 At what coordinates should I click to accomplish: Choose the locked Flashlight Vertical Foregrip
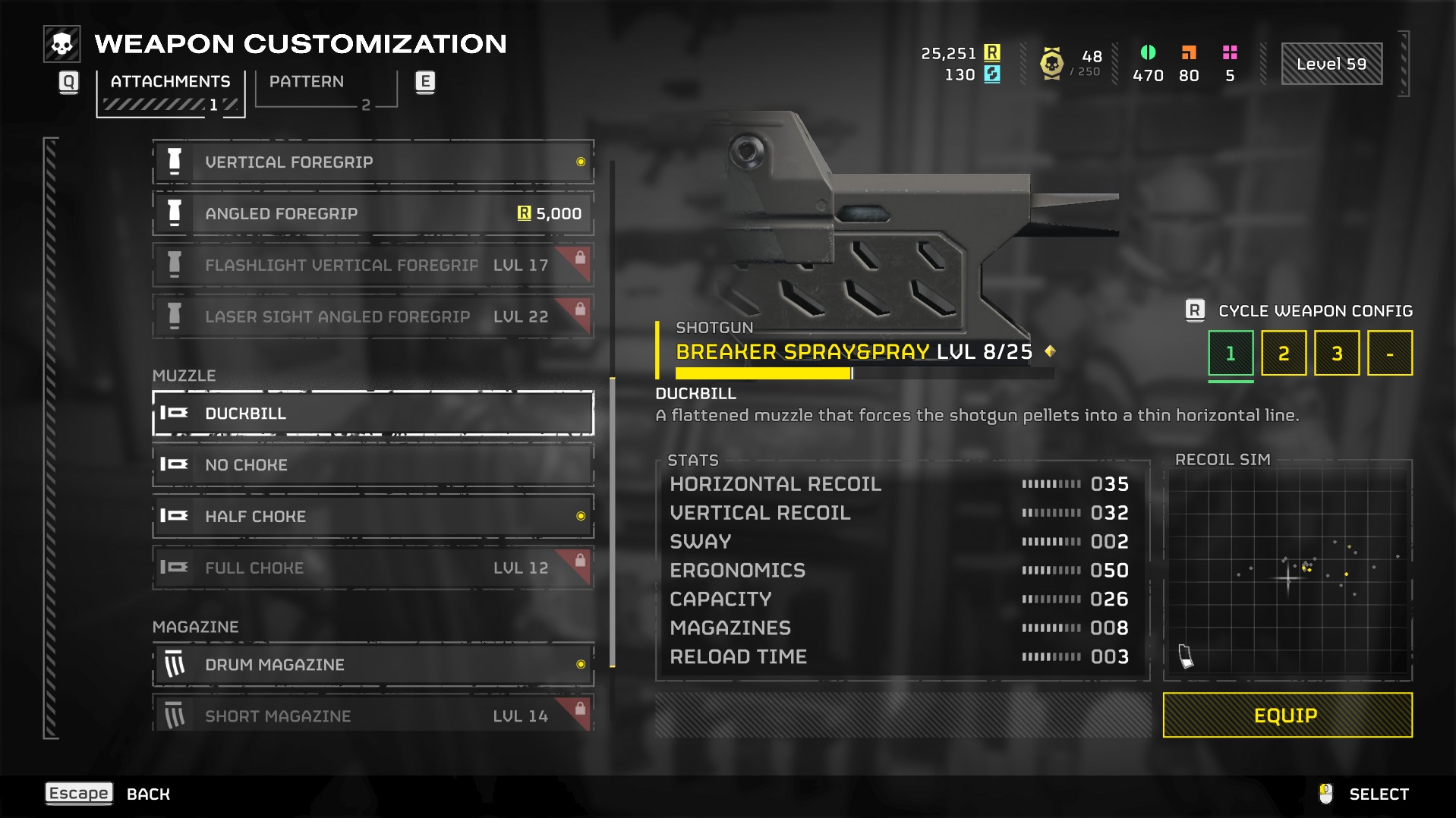coord(373,266)
